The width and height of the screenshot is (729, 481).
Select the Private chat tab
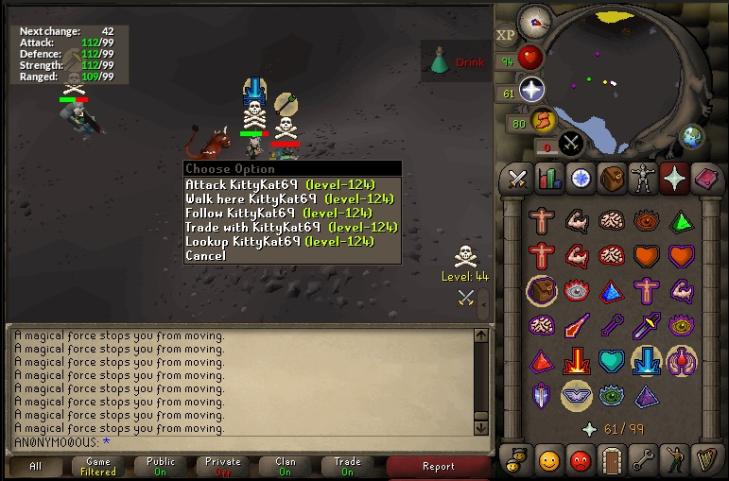click(x=223, y=466)
